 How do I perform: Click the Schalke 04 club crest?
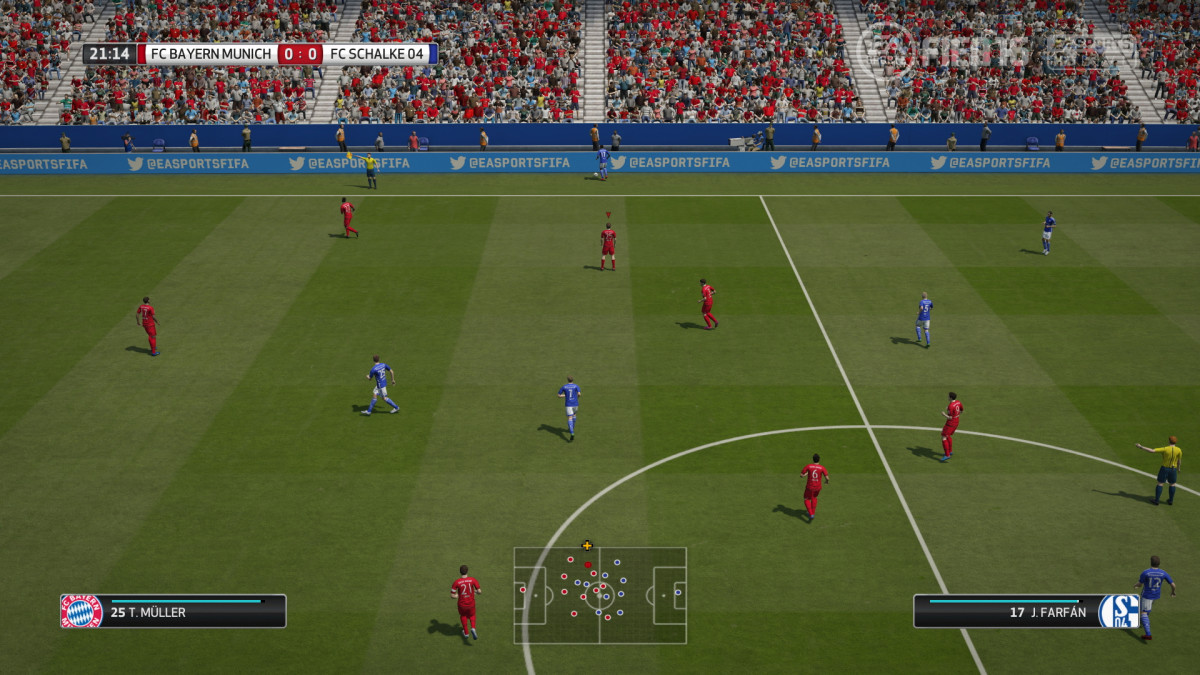tap(1119, 611)
